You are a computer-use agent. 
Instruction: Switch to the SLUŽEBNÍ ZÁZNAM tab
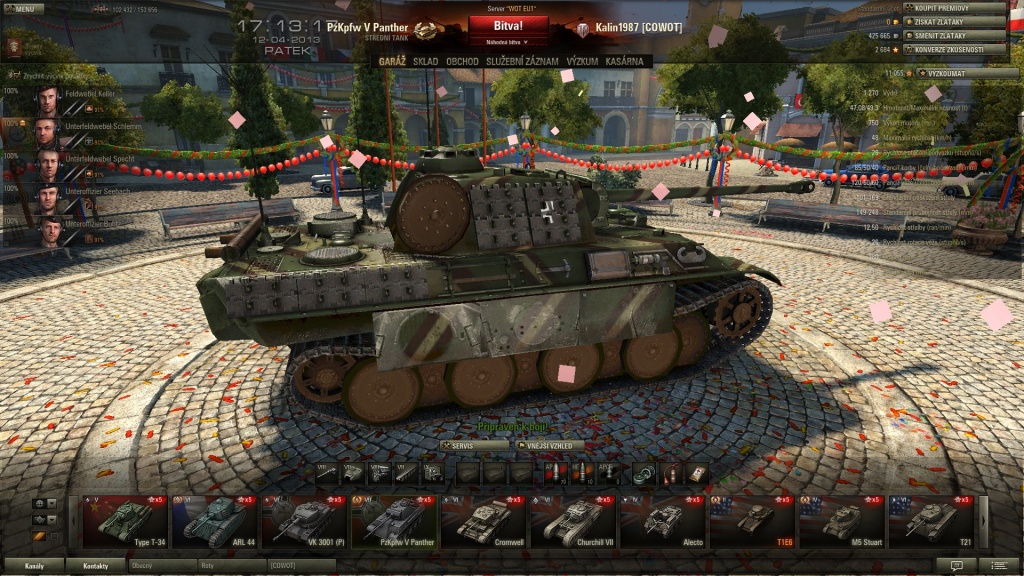tap(521, 61)
